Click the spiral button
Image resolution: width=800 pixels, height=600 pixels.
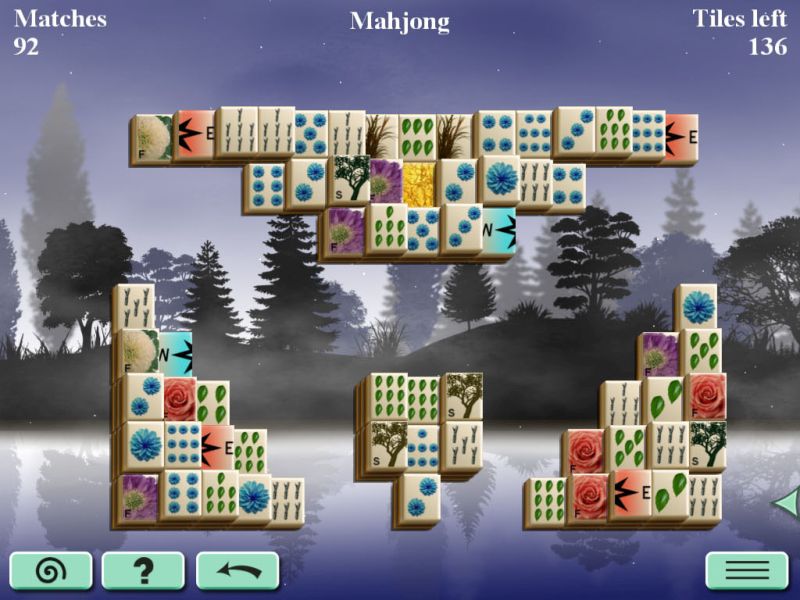pyautogui.click(x=51, y=571)
